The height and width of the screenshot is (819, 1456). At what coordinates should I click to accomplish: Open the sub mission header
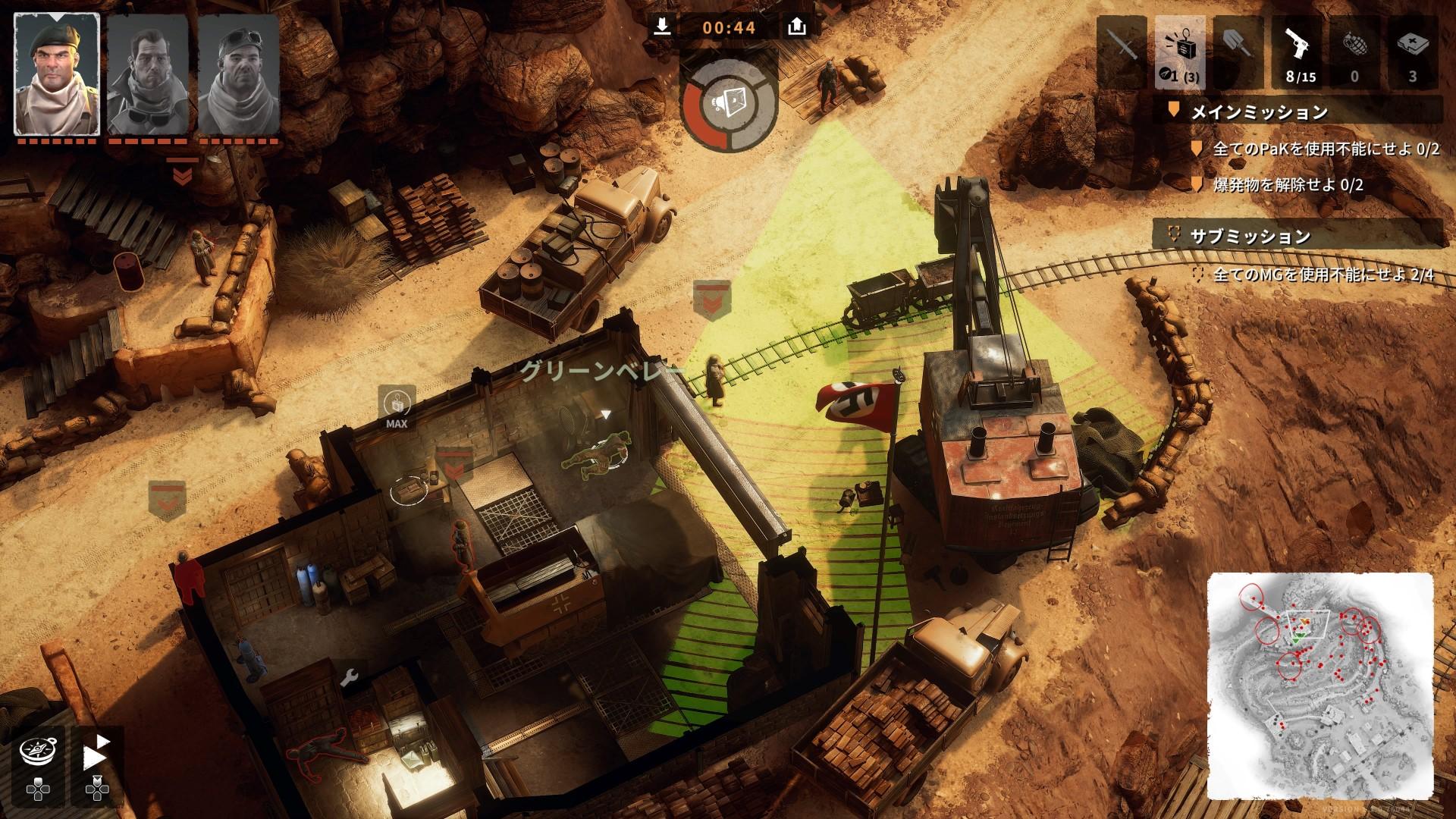1250,236
